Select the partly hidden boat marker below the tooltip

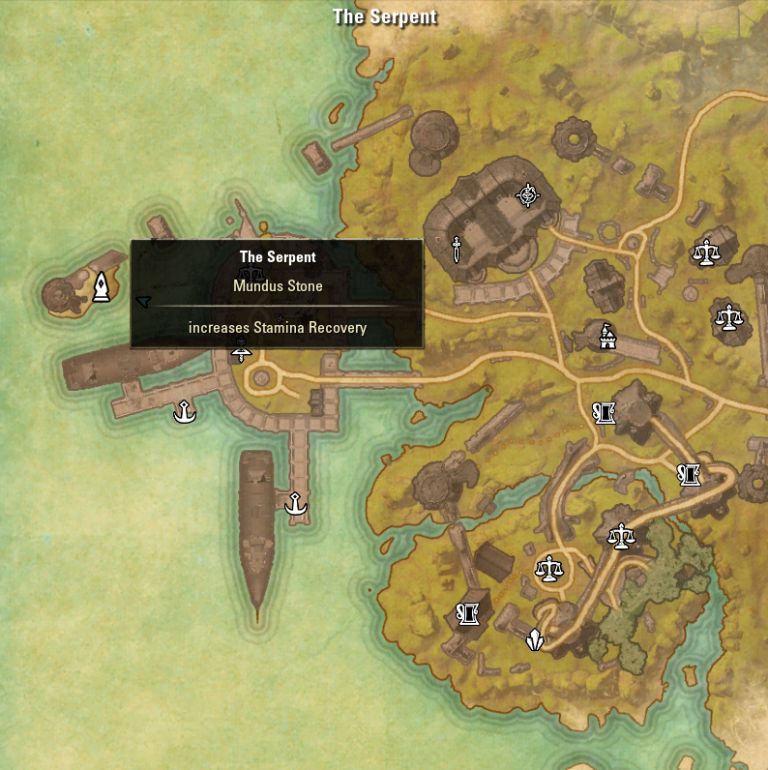pyautogui.click(x=240, y=352)
